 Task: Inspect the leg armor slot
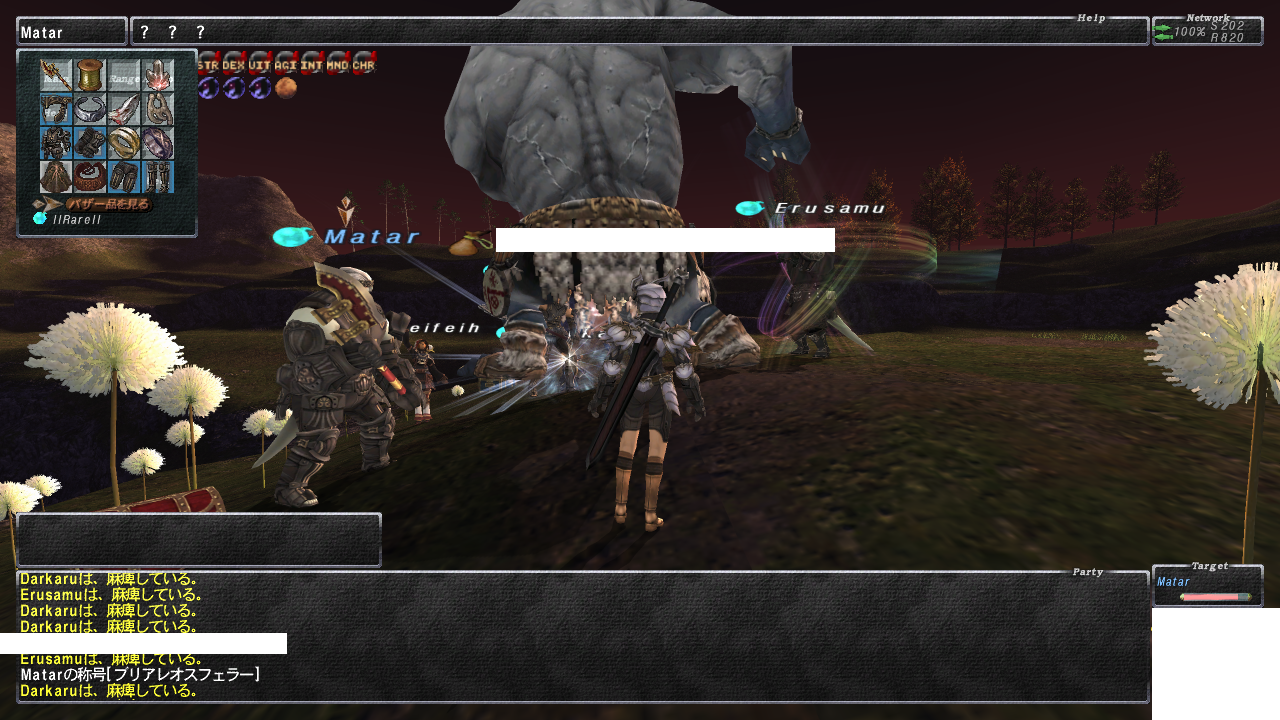[124, 177]
